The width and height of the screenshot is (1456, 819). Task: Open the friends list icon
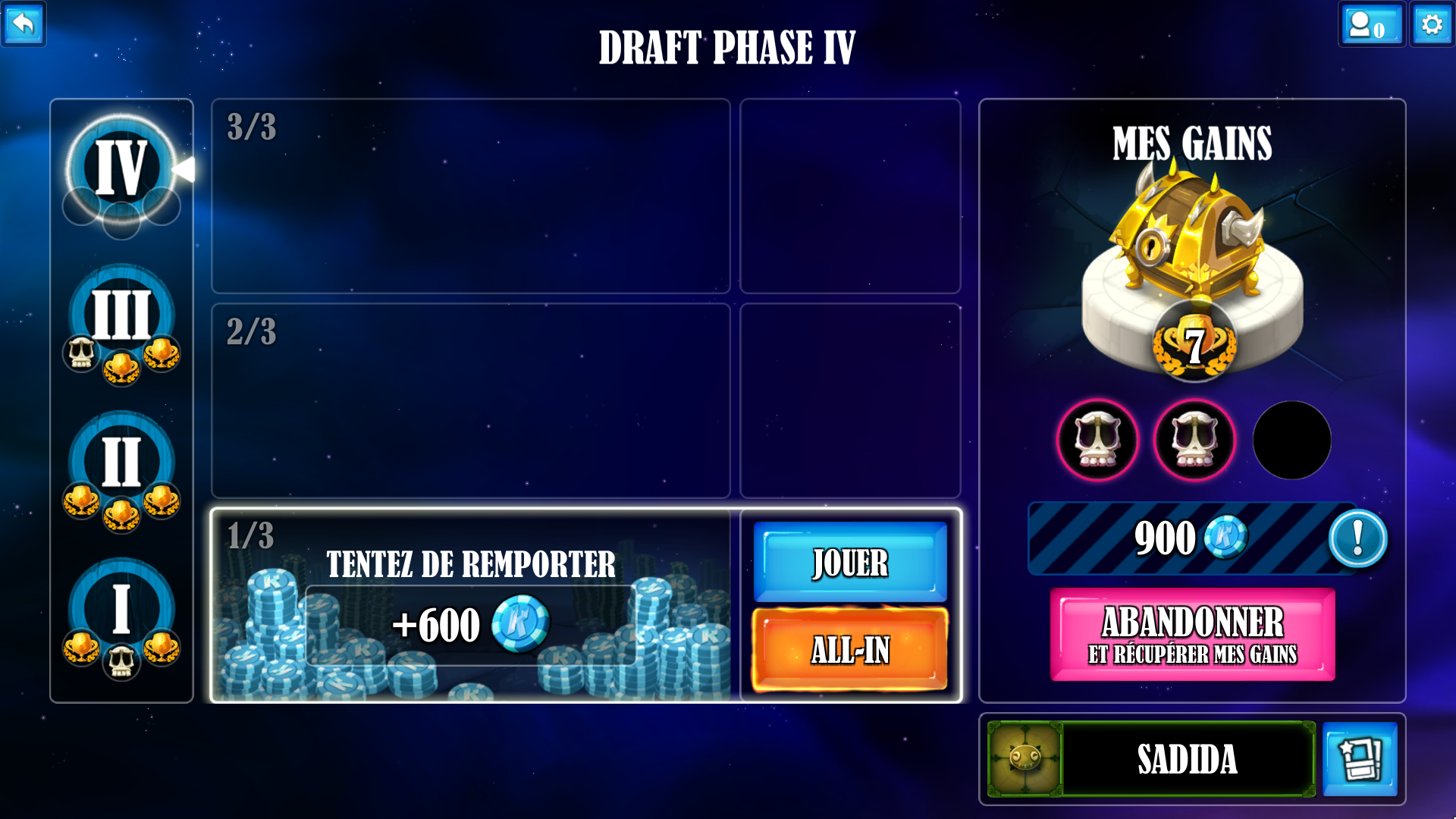[1370, 24]
